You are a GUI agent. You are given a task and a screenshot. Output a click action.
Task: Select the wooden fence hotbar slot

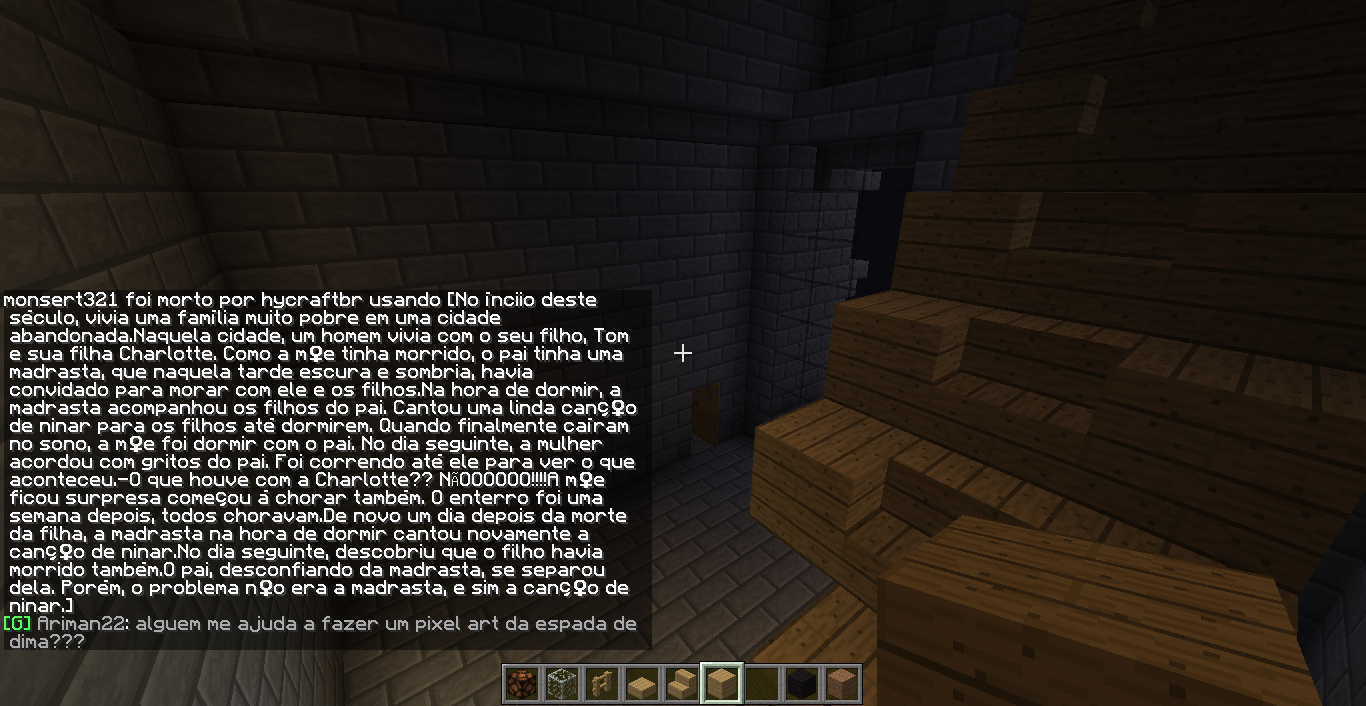coord(602,684)
